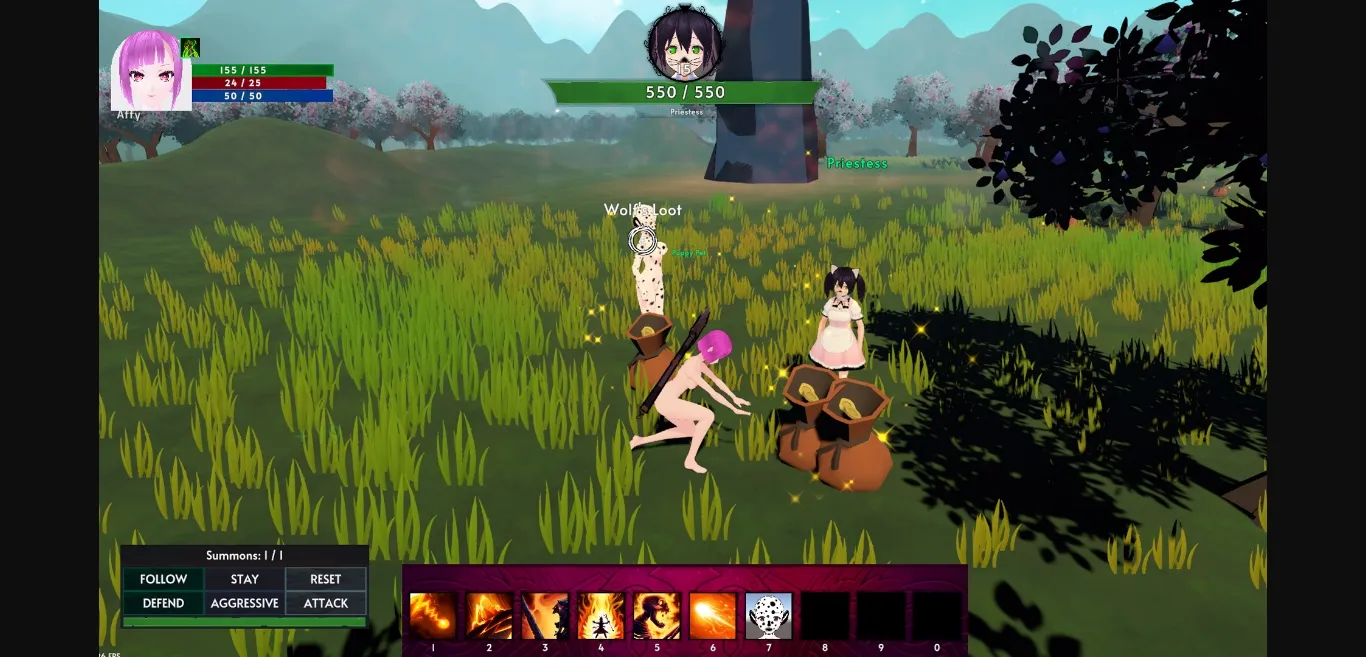Switch the summon to Defend stance
The width and height of the screenshot is (1366, 657).
tap(163, 603)
